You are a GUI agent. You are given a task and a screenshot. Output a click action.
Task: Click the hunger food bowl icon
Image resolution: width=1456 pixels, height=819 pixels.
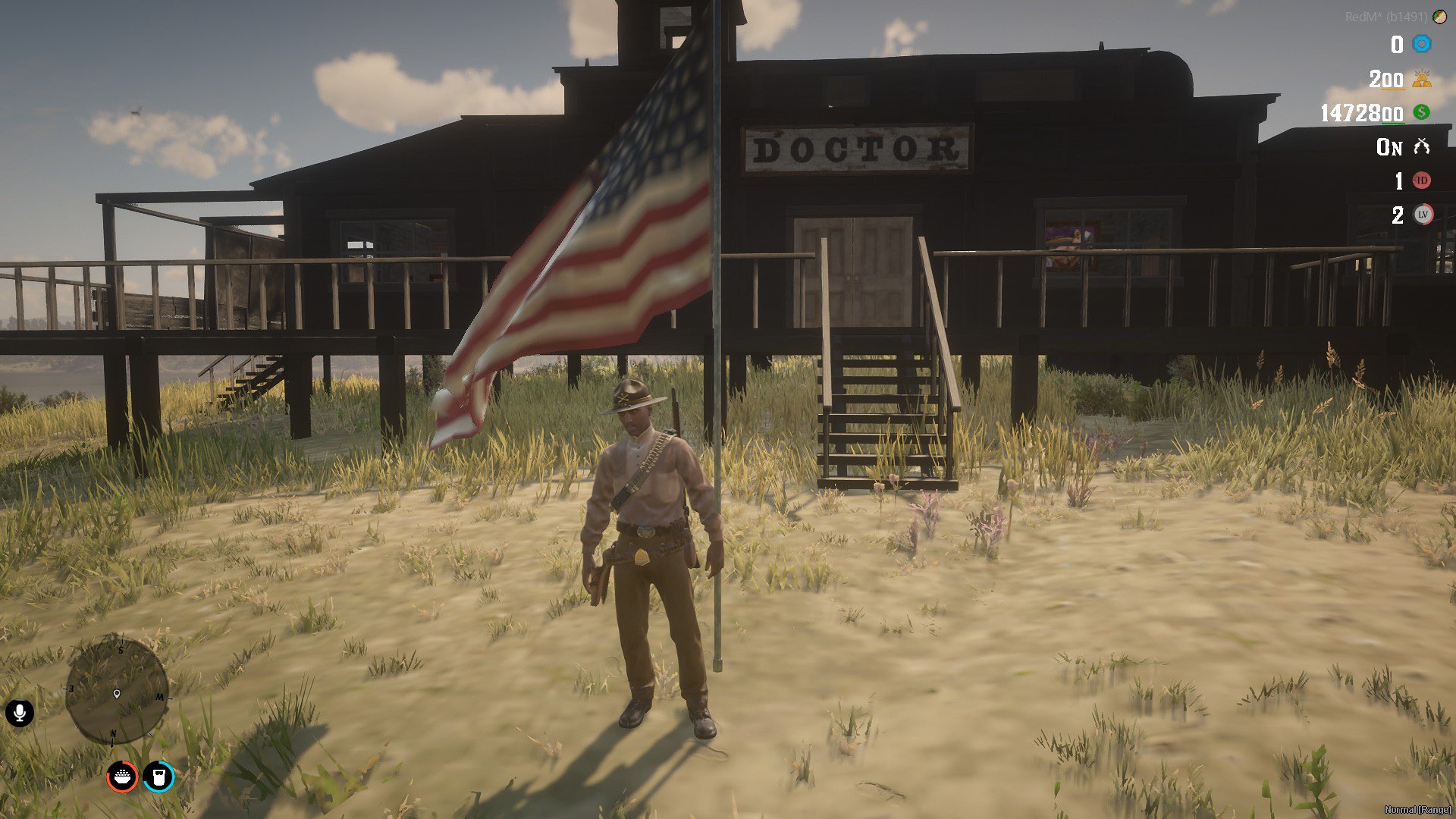[122, 777]
